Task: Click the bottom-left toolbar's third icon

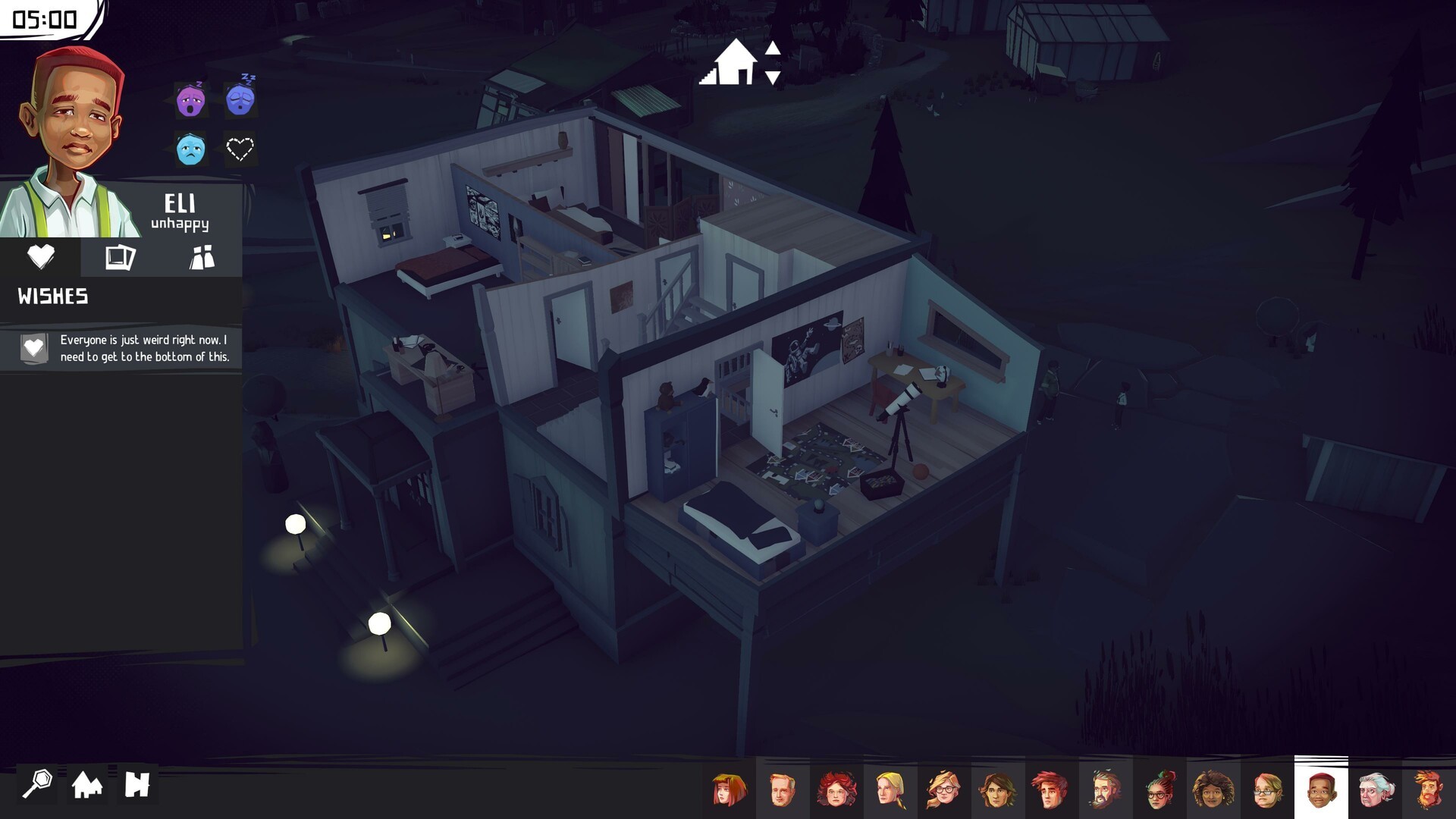Action: tap(137, 784)
